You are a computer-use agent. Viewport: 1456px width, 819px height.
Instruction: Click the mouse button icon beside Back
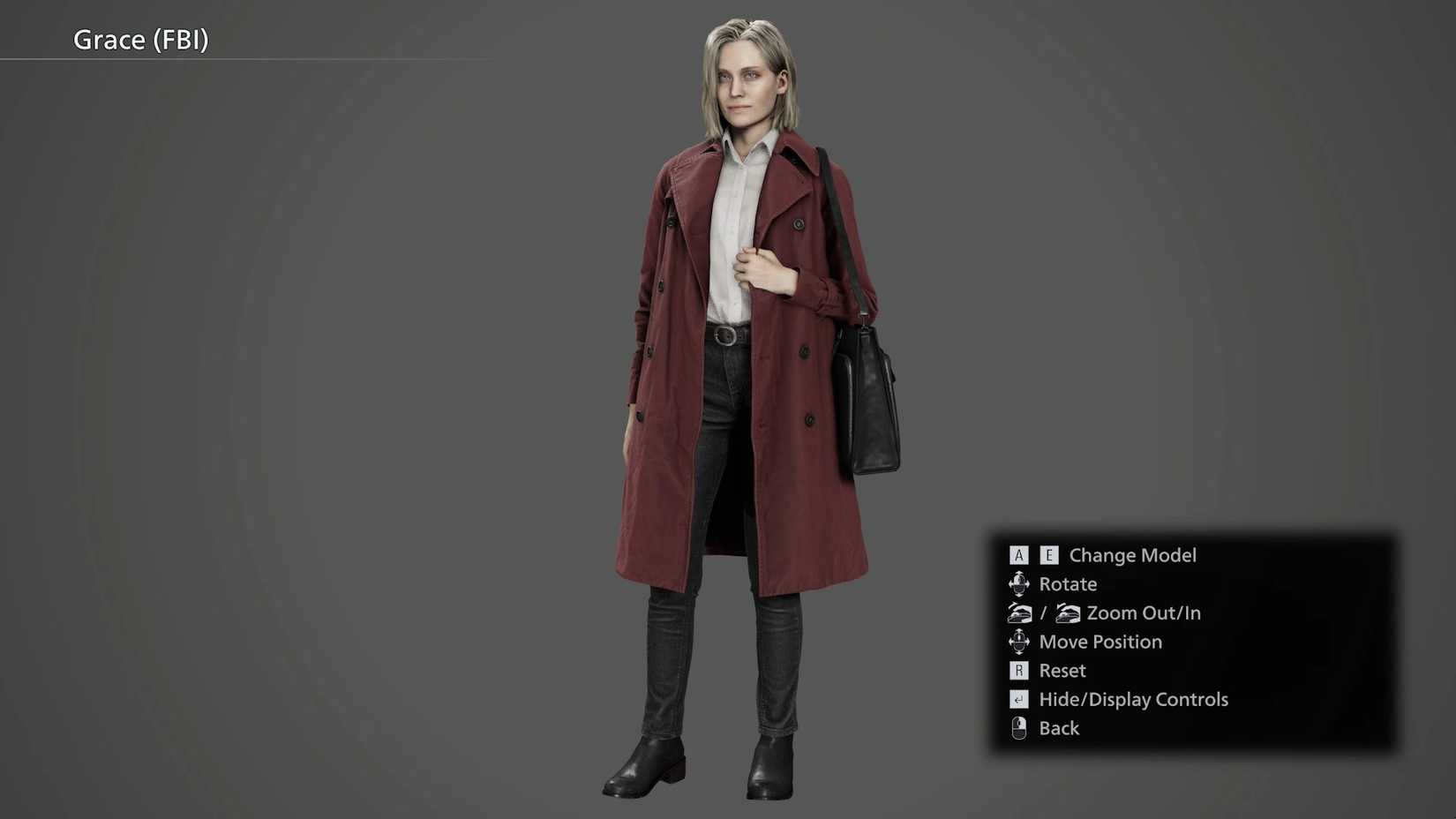coord(1019,728)
